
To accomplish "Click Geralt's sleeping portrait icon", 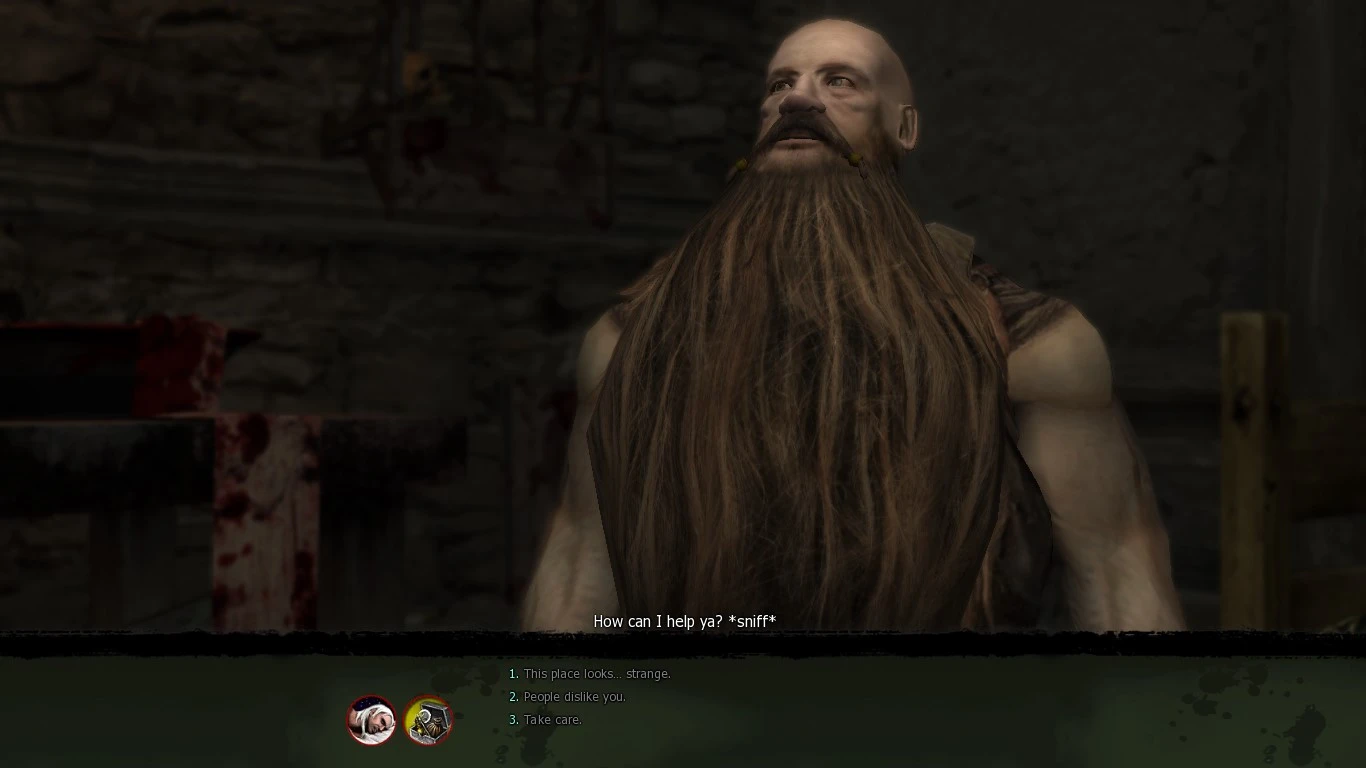I will click(x=371, y=721).
